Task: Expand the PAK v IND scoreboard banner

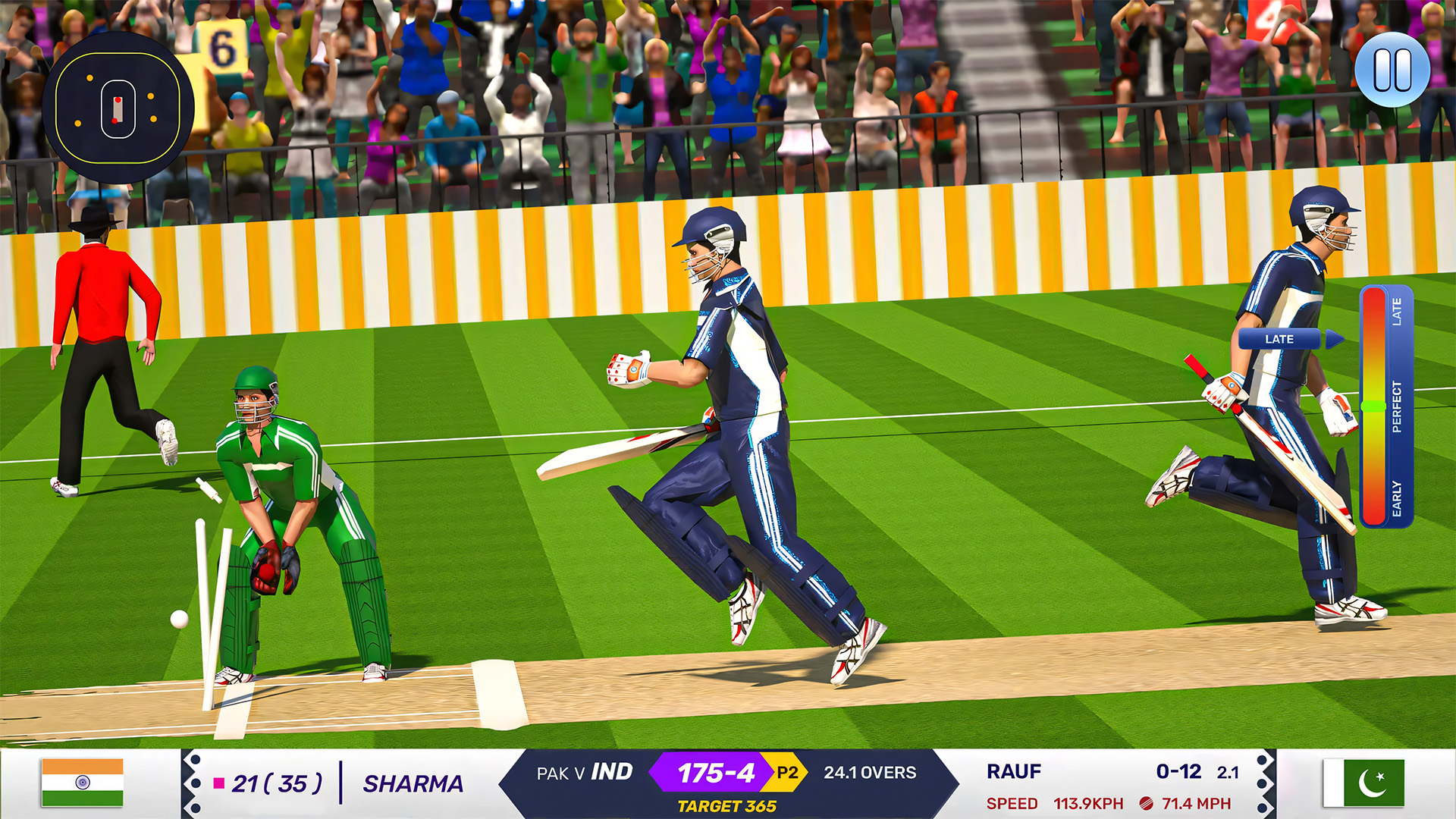Action: coord(584,773)
